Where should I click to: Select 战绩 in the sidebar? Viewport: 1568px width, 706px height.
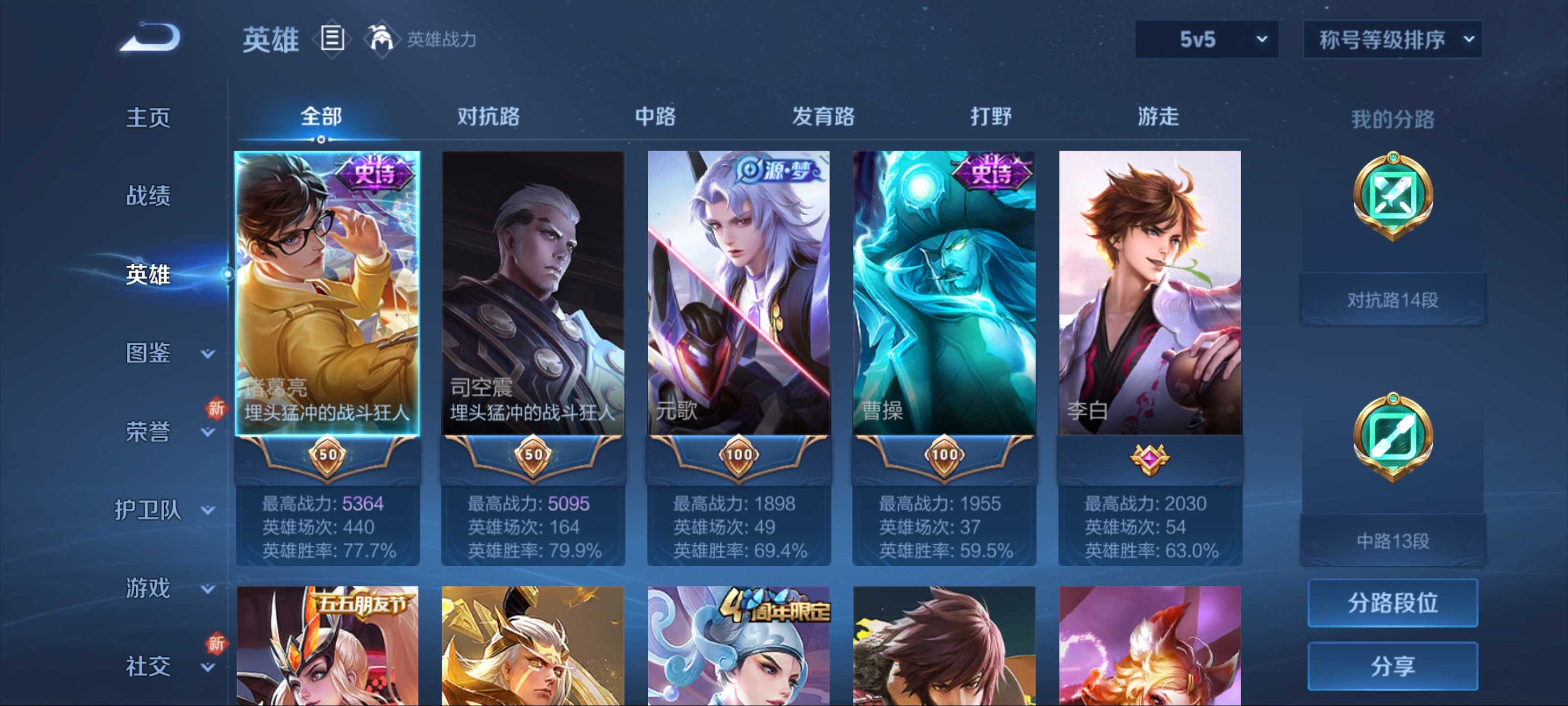tap(150, 196)
